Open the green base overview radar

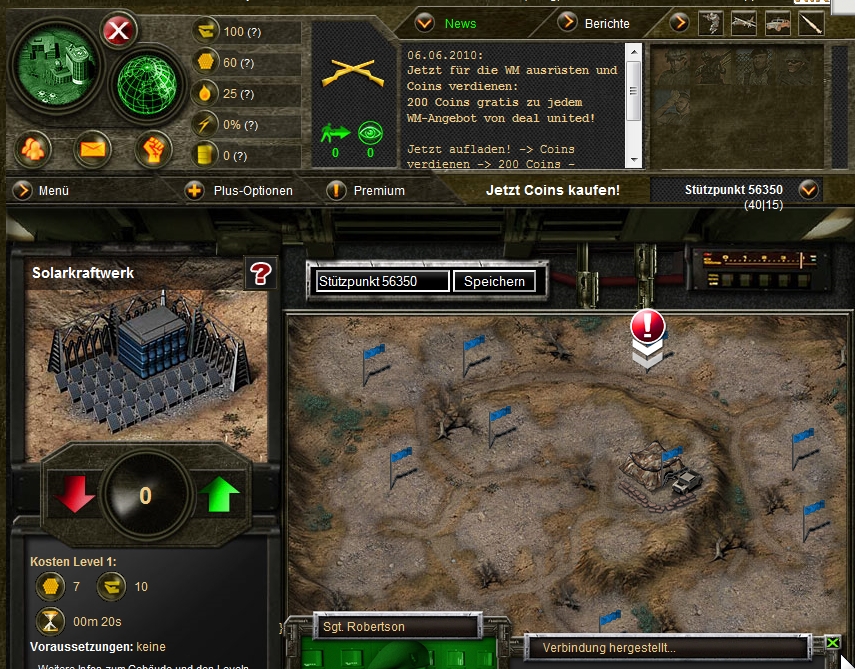pos(52,66)
